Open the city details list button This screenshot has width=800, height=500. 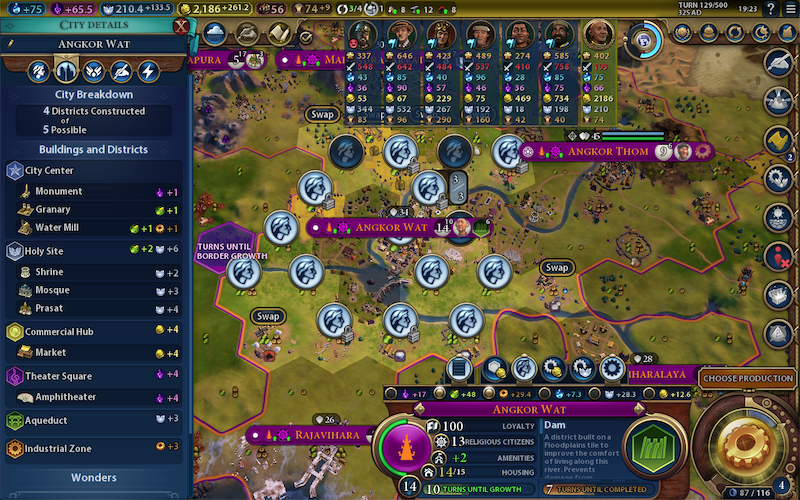461,369
